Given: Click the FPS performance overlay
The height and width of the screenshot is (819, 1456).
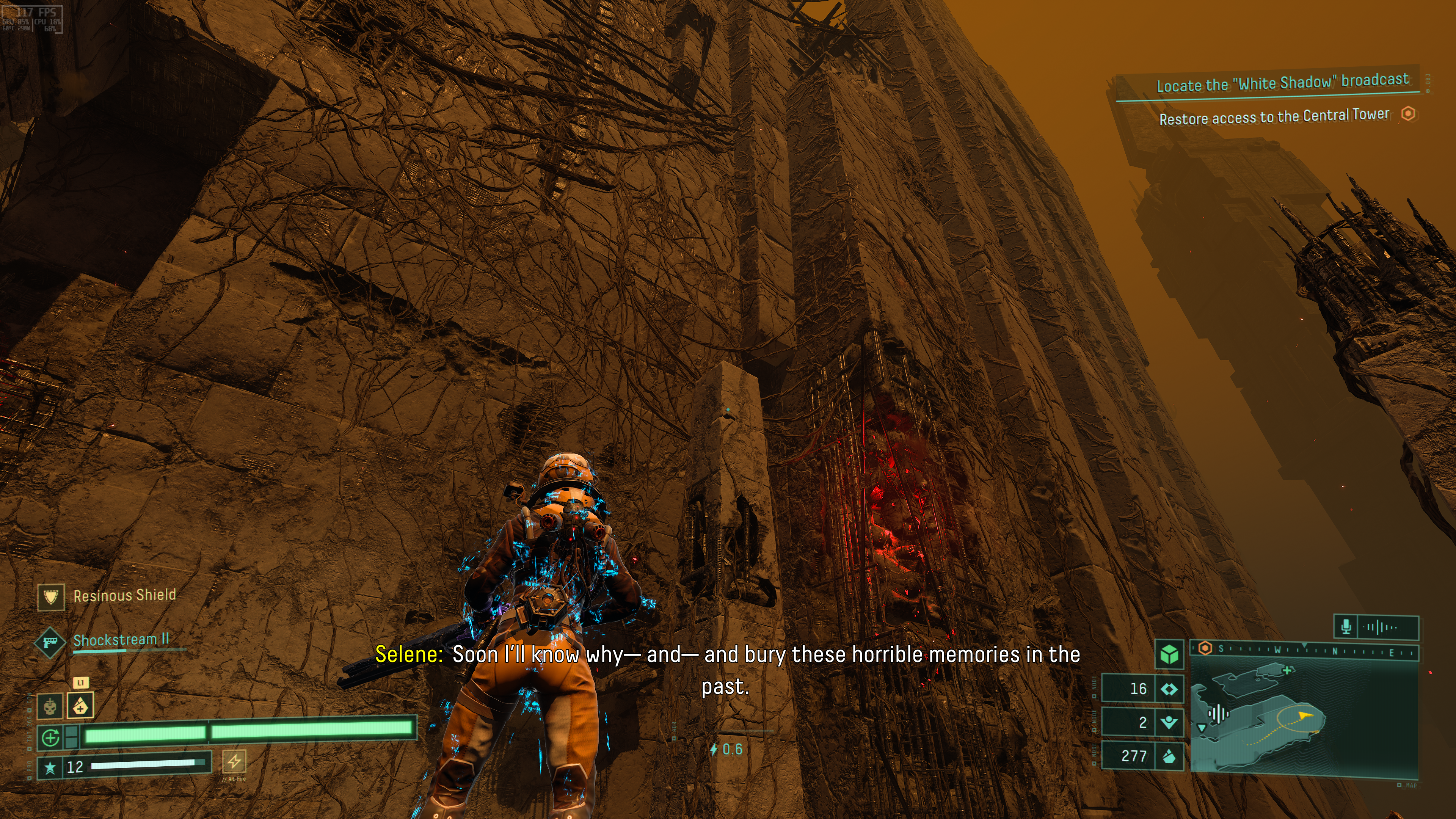Looking at the screenshot, I should pos(32,19).
